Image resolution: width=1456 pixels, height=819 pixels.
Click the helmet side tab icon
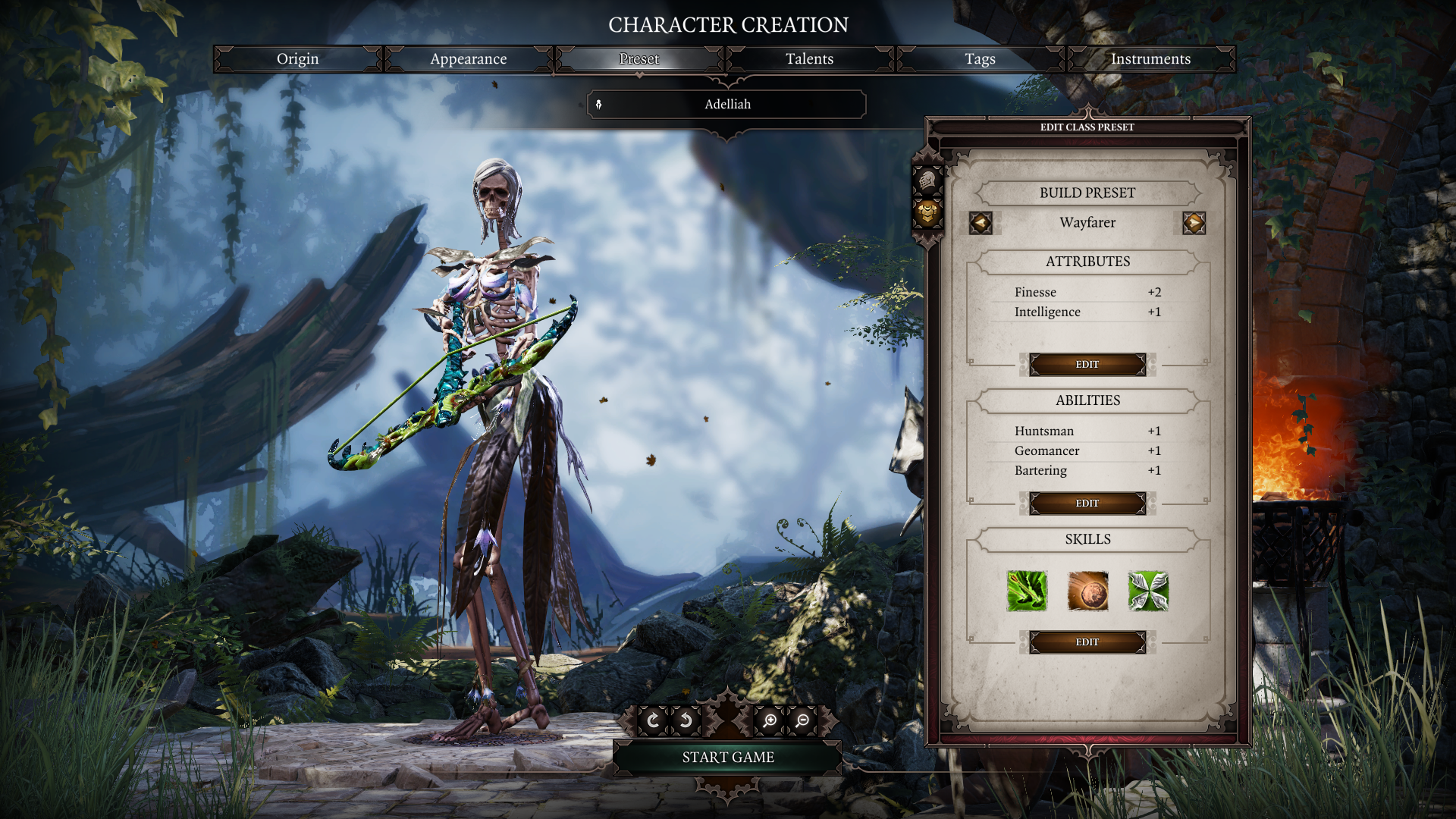click(927, 180)
